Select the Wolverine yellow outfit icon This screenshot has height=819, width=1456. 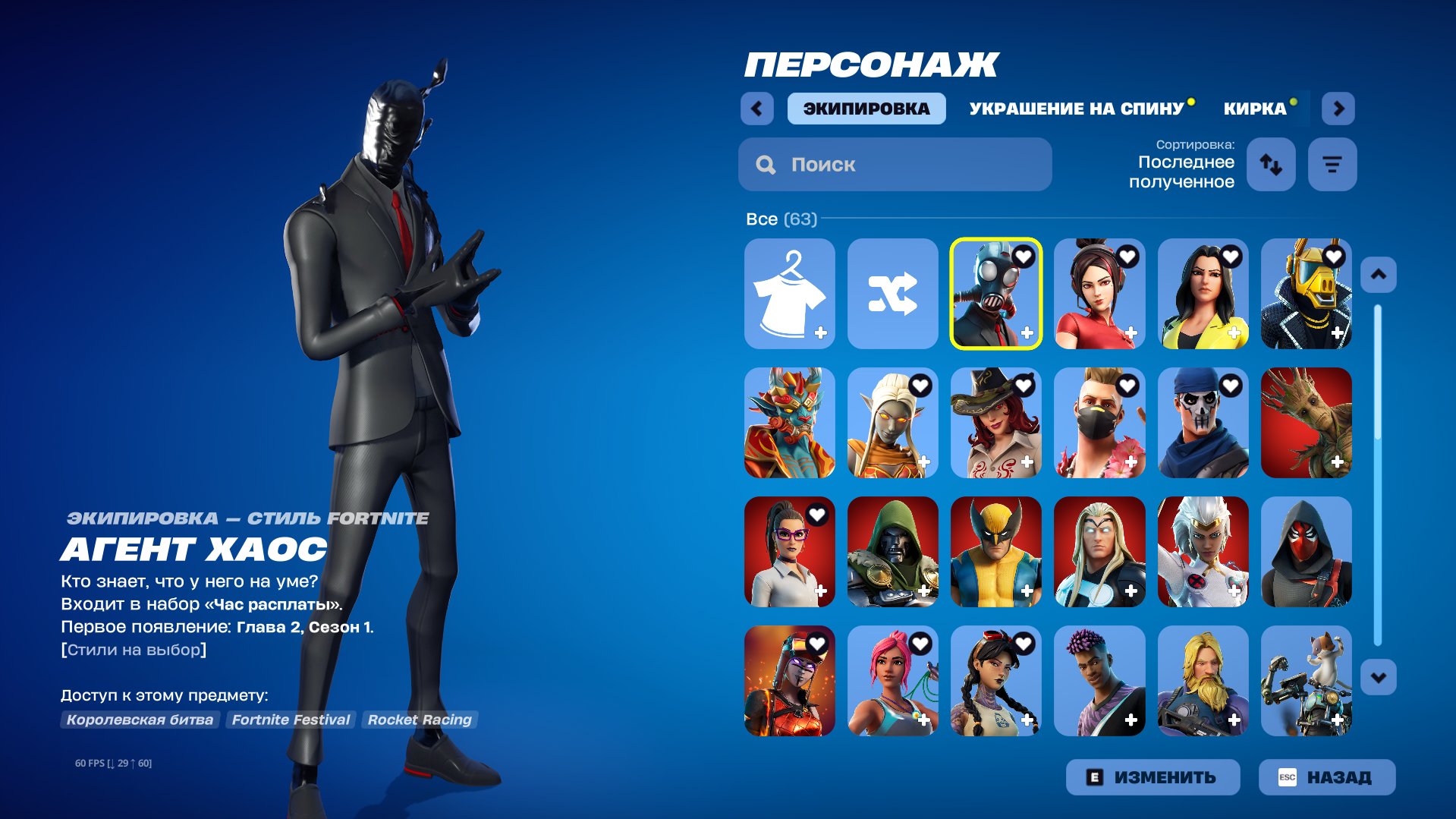click(x=996, y=553)
